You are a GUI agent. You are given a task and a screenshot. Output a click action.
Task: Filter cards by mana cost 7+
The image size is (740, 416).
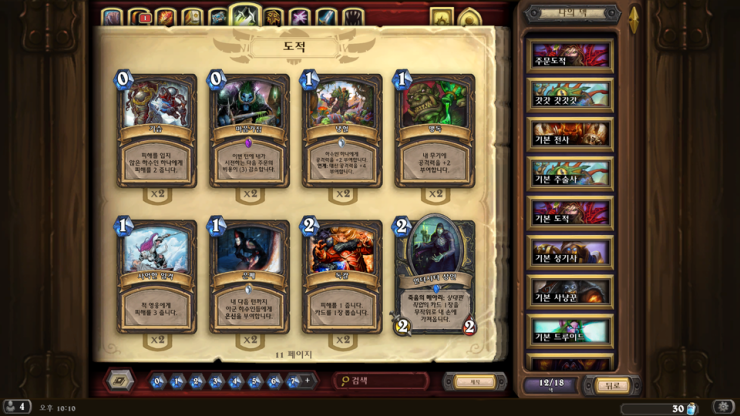(295, 381)
